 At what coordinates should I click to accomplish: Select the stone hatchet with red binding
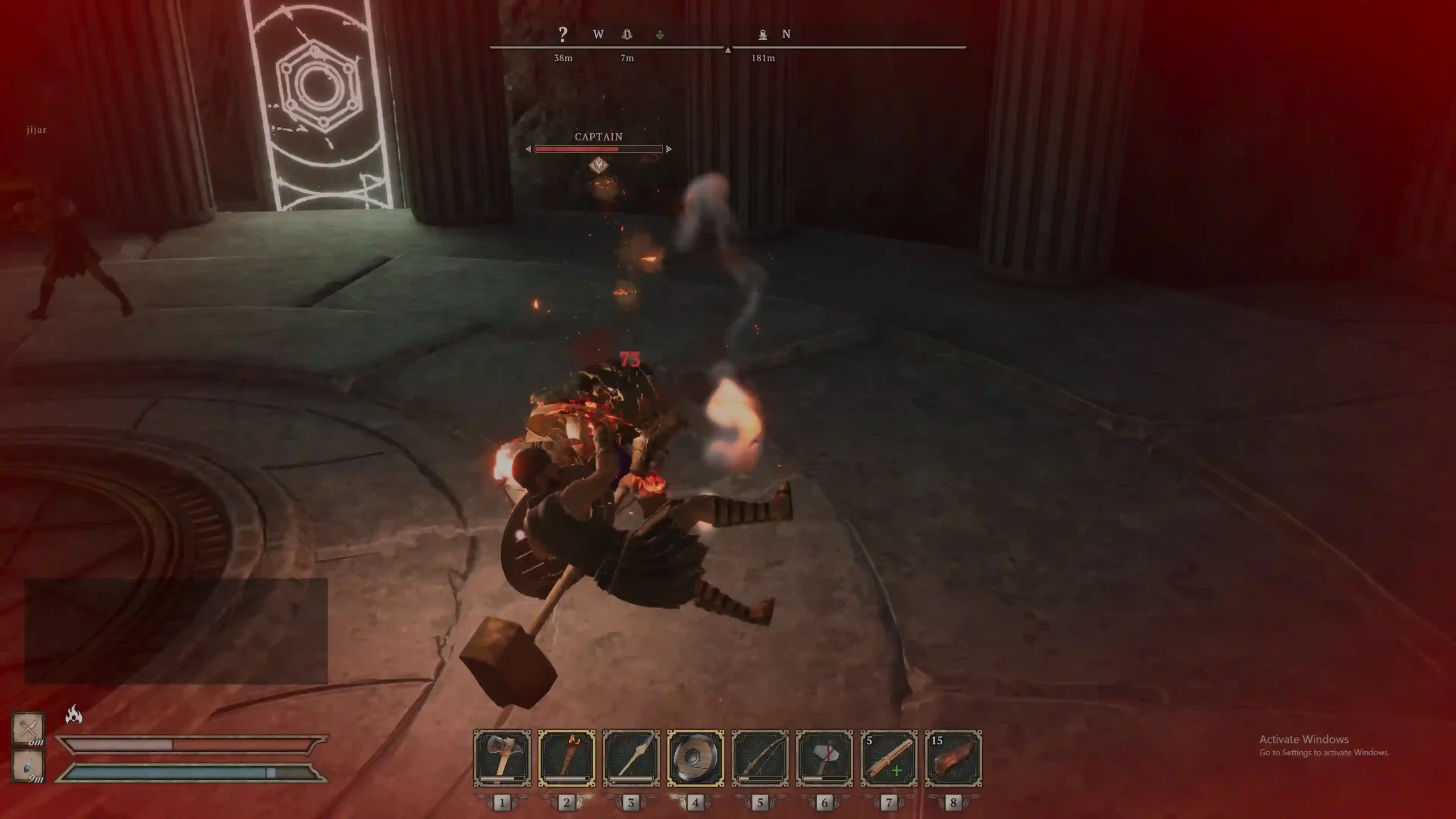(824, 758)
